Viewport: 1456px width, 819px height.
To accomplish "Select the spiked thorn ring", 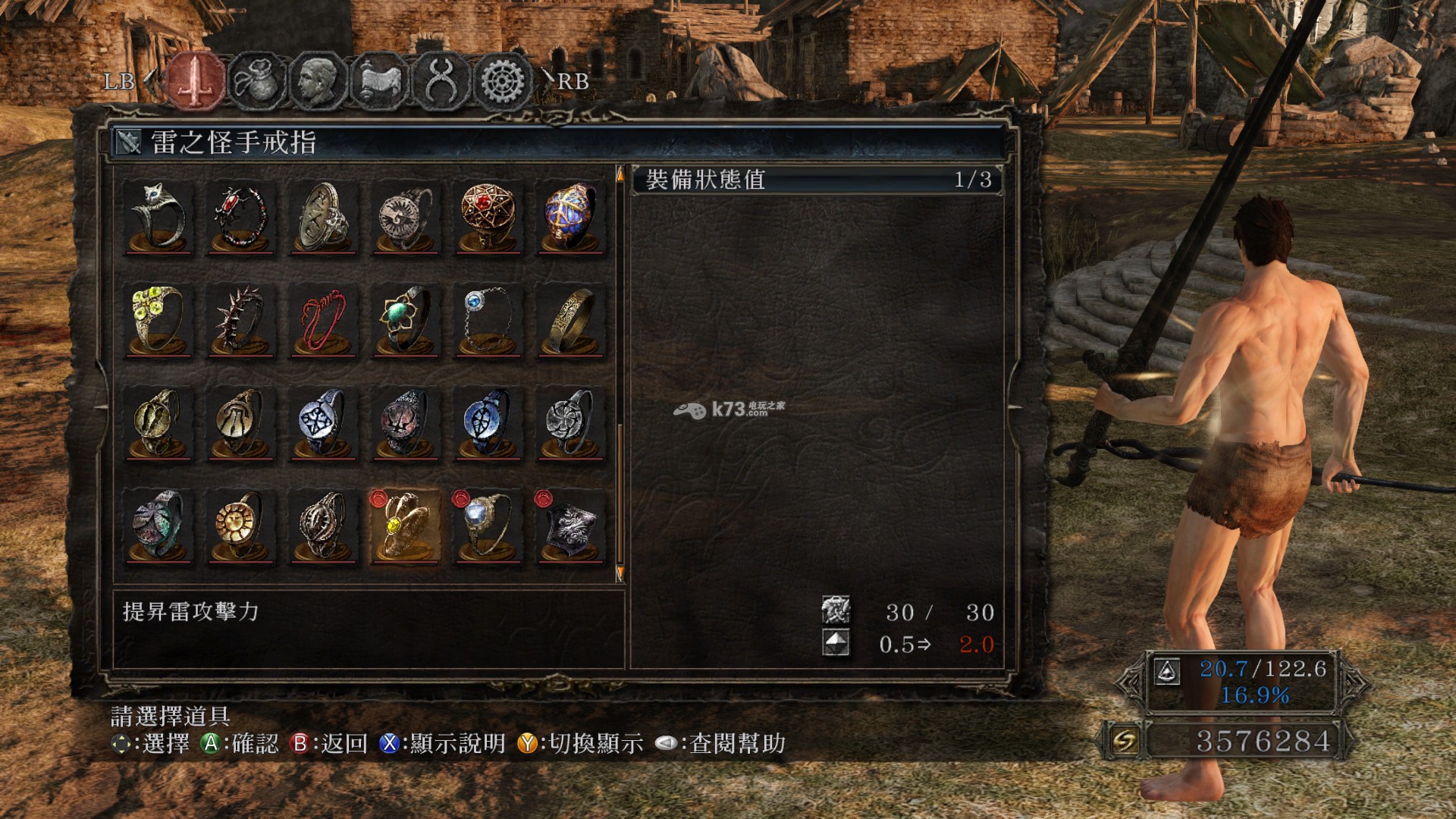I will coord(240,320).
